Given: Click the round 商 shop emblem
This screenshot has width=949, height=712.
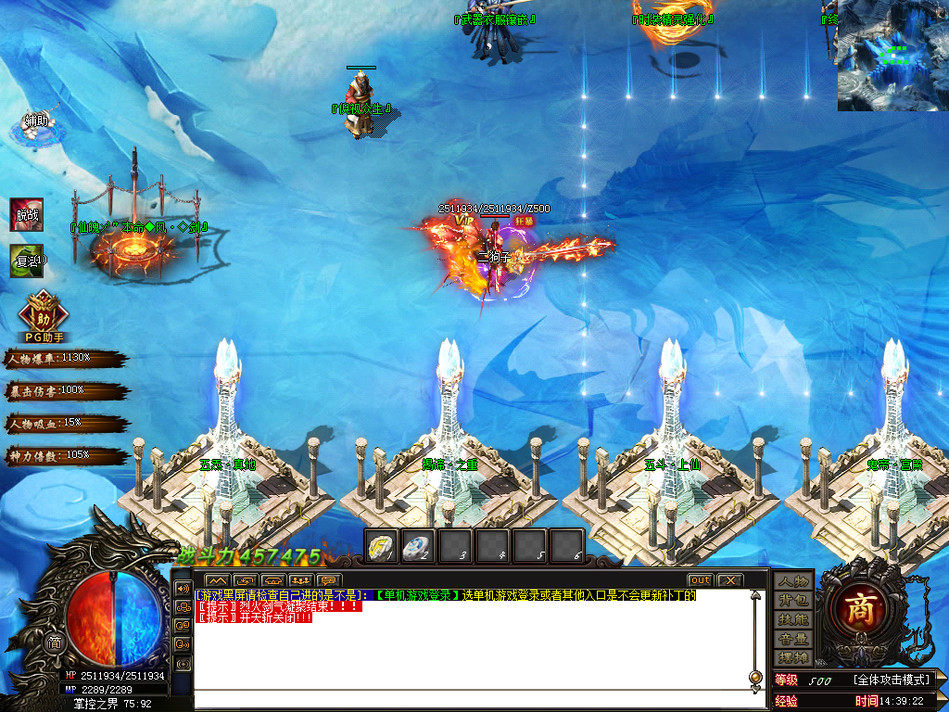Looking at the screenshot, I should coord(859,611).
